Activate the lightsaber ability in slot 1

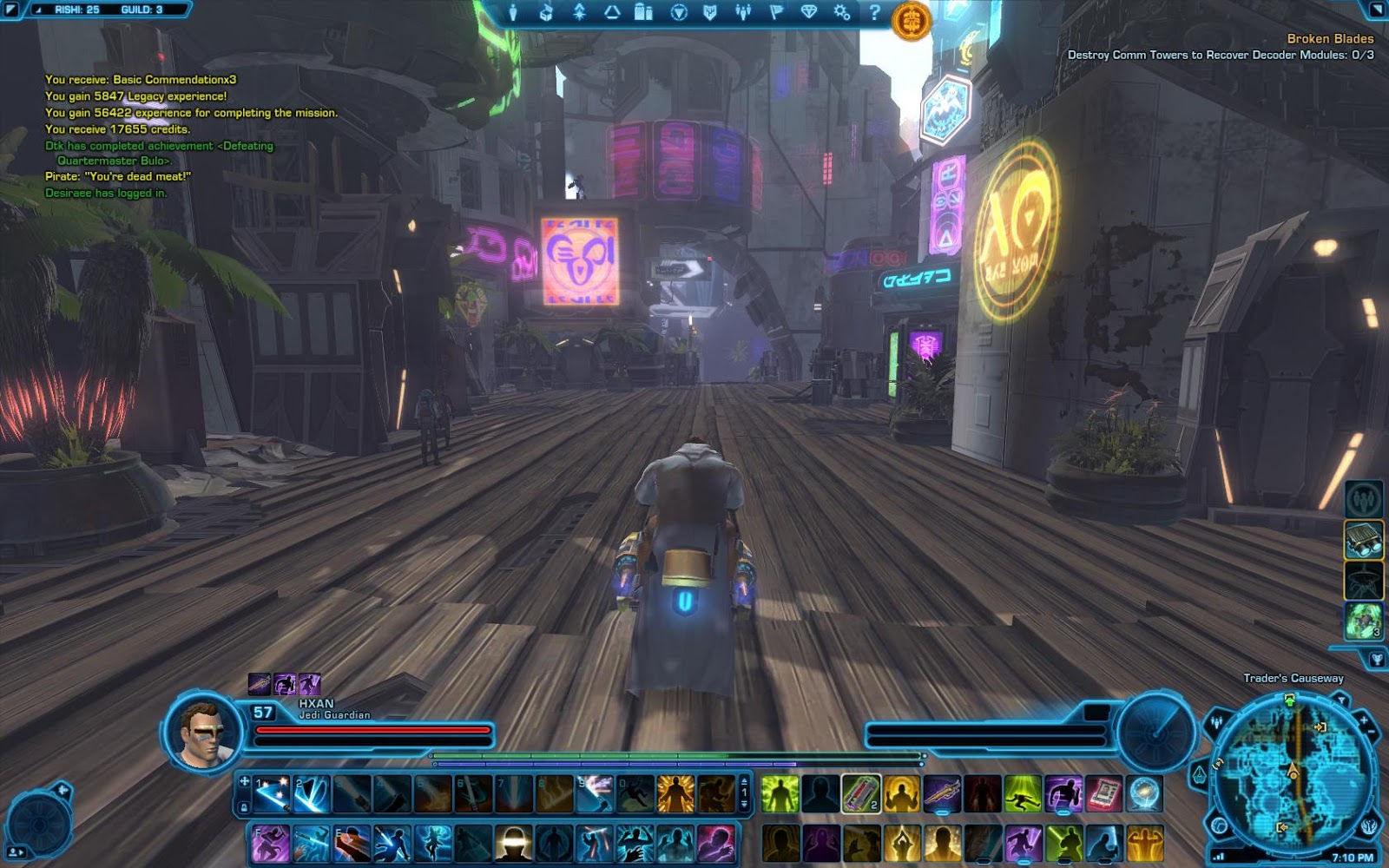tap(272, 794)
